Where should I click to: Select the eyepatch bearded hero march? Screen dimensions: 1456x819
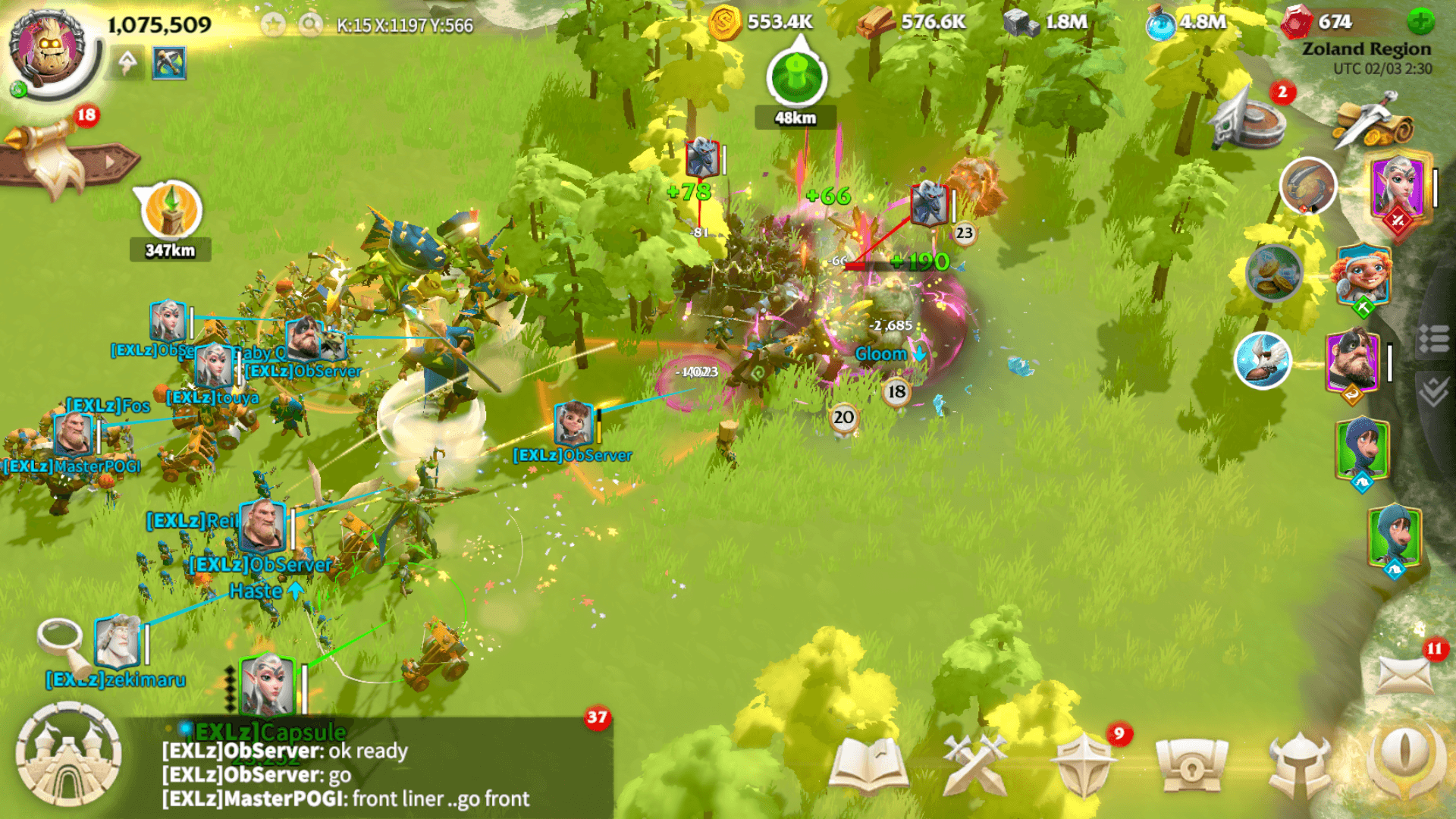(x=1353, y=362)
